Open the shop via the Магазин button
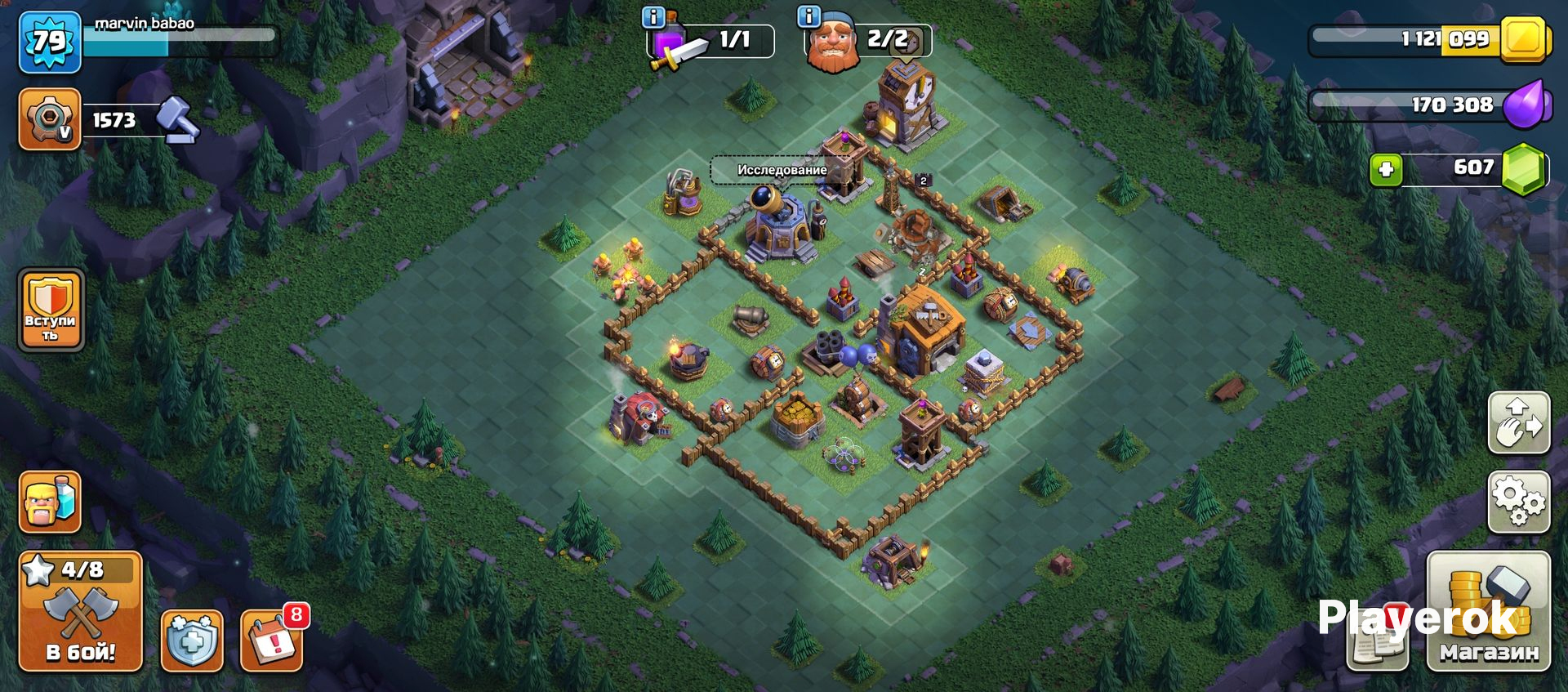This screenshot has width=1568, height=692. 1488,611
